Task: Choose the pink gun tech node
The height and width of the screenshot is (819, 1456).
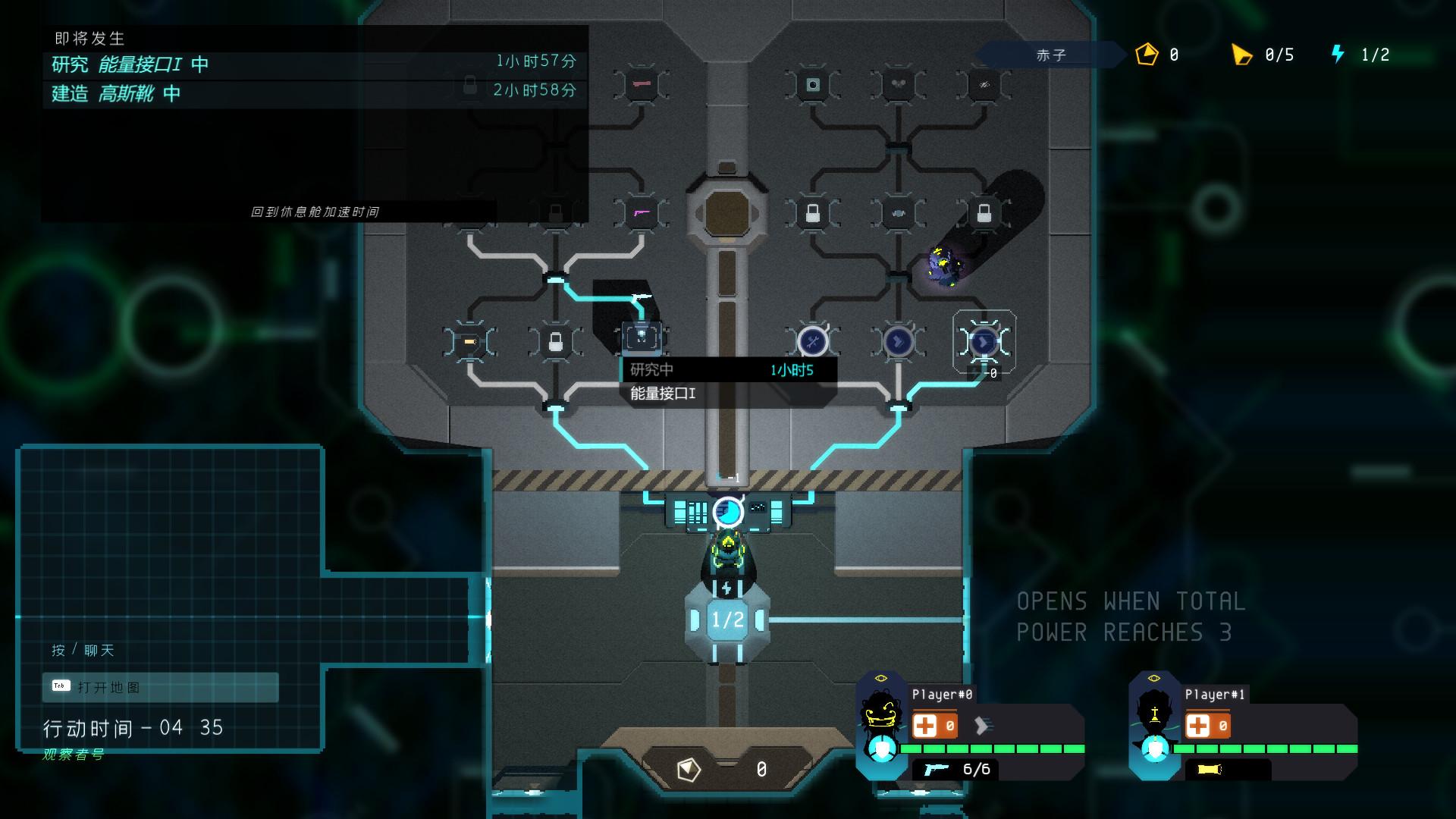Action: coord(642,213)
